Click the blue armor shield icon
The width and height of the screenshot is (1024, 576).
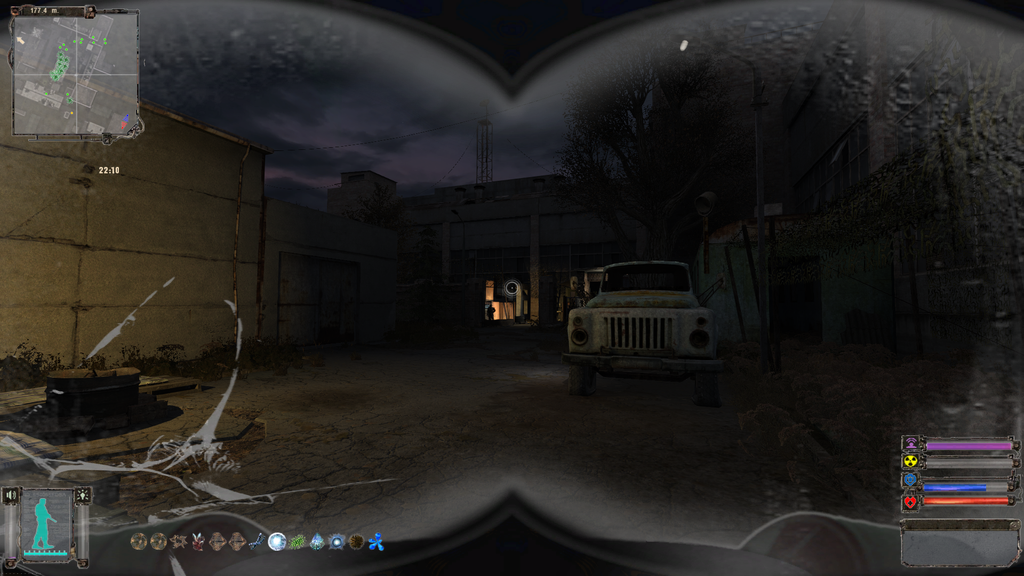(910, 480)
